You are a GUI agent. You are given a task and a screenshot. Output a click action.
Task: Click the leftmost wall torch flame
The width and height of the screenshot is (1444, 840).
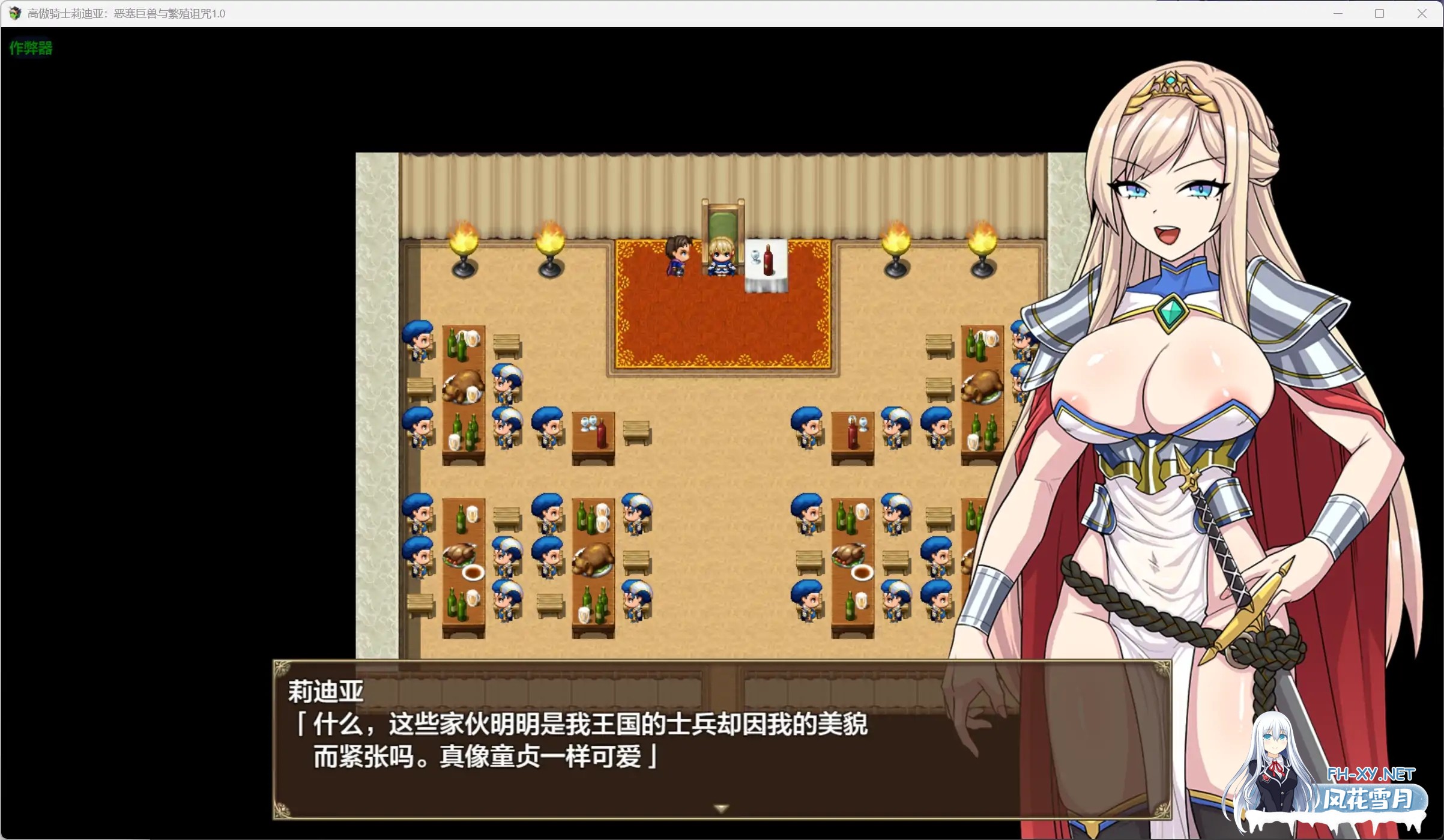point(462,240)
